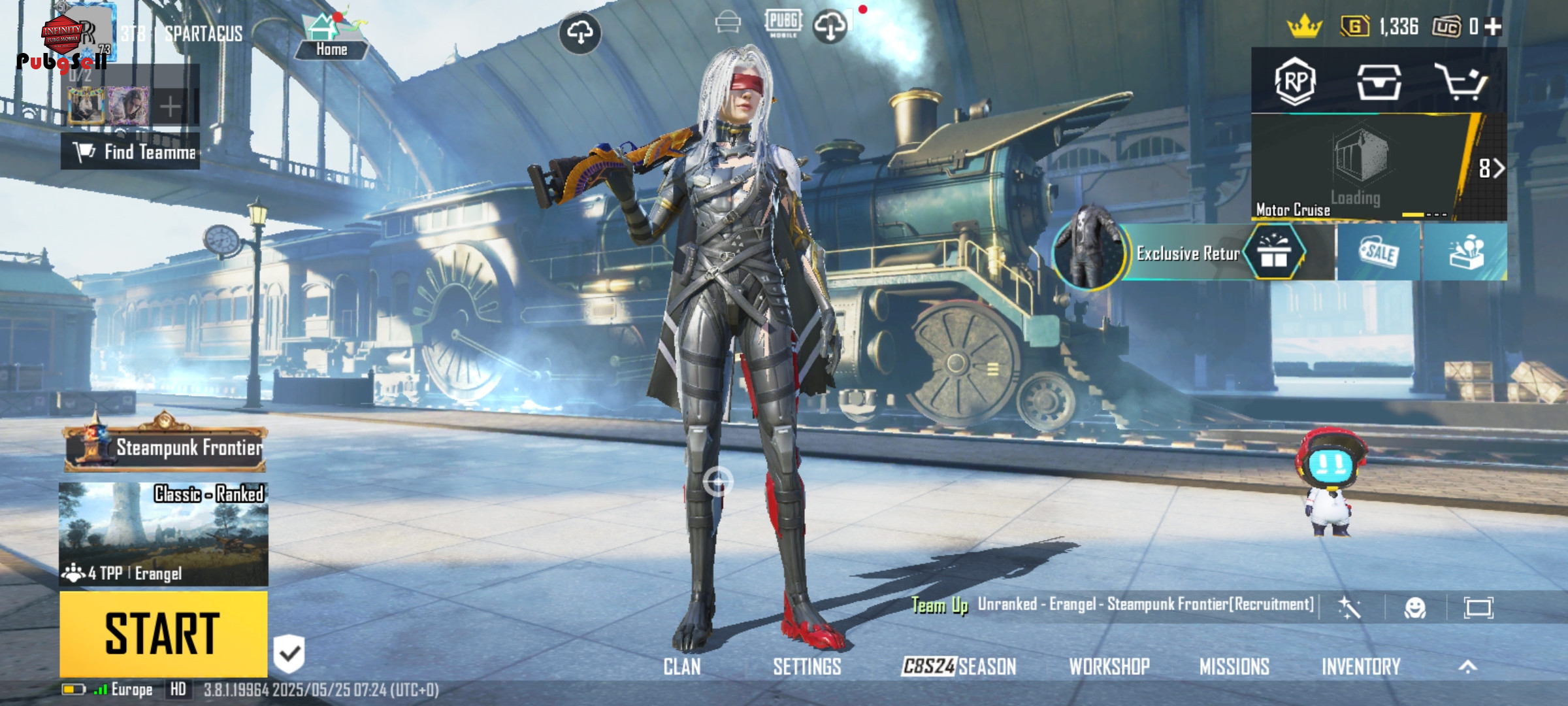The width and height of the screenshot is (1568, 706).
Task: Open the Steampunk Frontier event banner
Action: pos(166,448)
